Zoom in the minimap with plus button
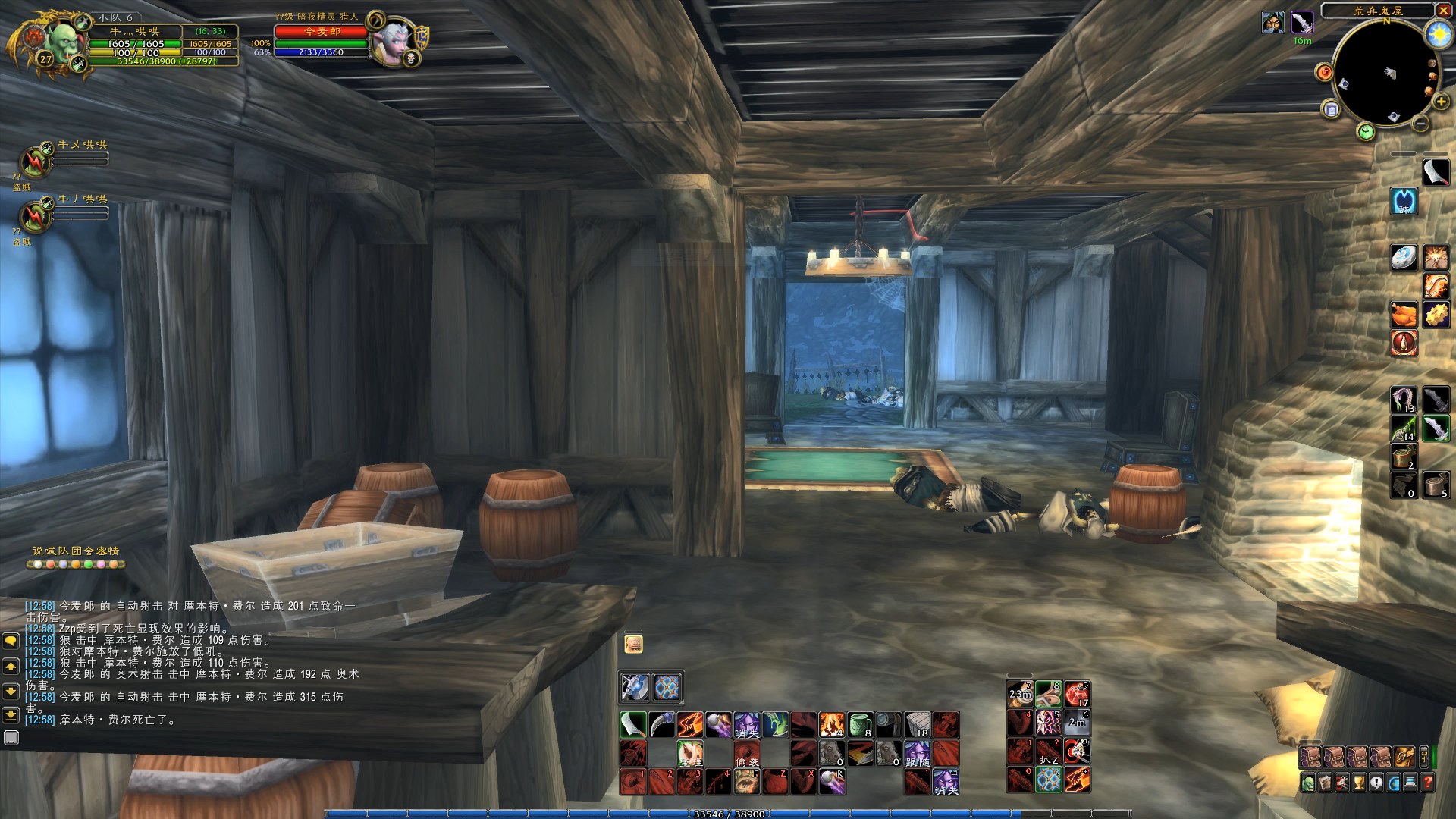 point(1441,102)
